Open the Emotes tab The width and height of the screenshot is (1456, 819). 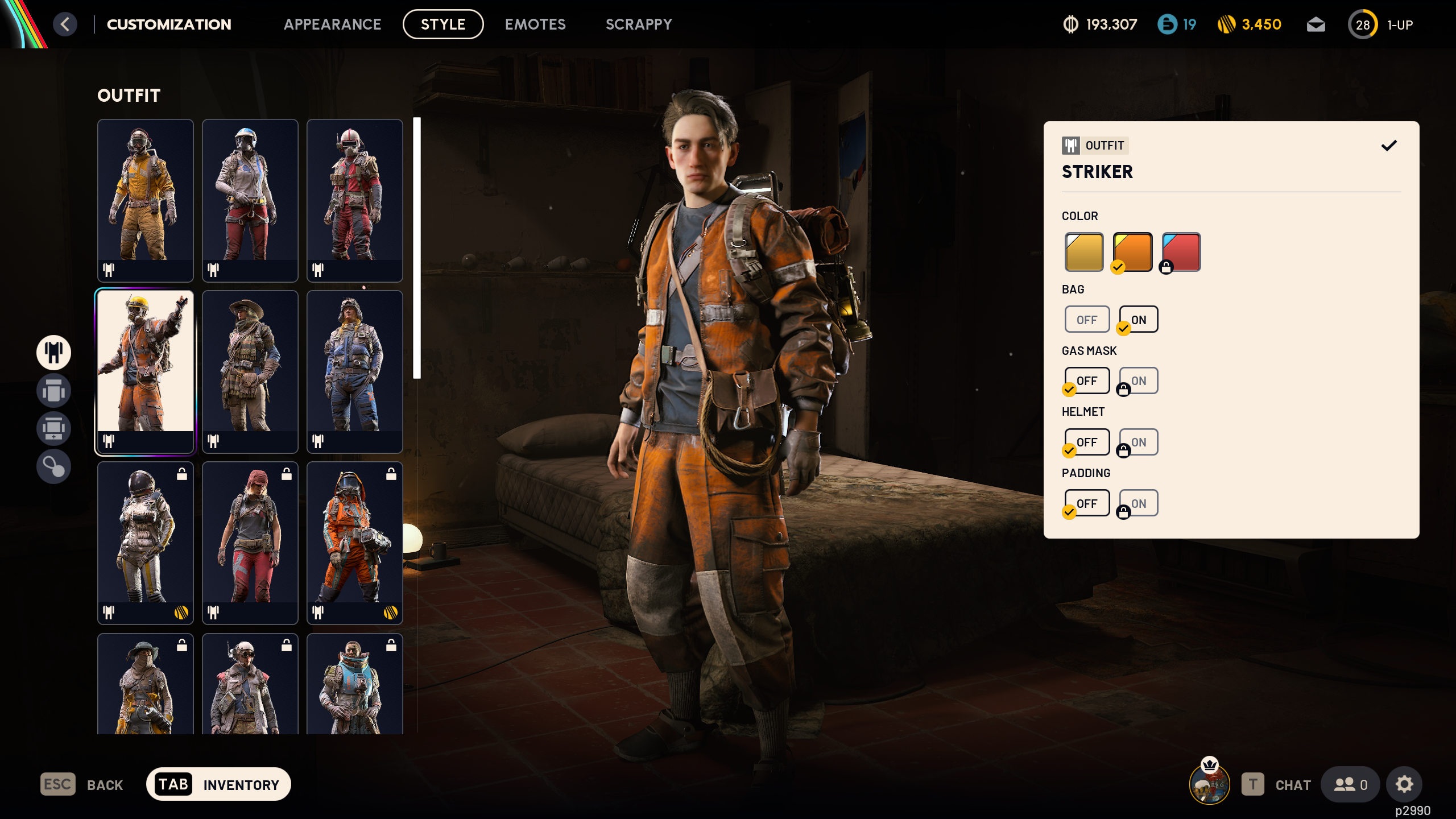535,24
